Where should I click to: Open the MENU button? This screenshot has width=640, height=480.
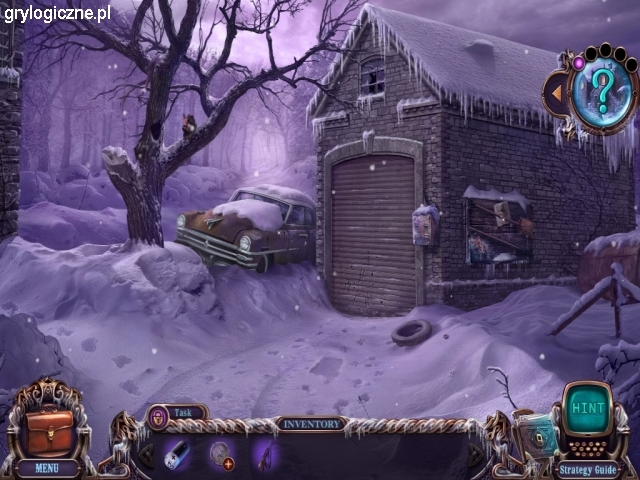tap(46, 466)
